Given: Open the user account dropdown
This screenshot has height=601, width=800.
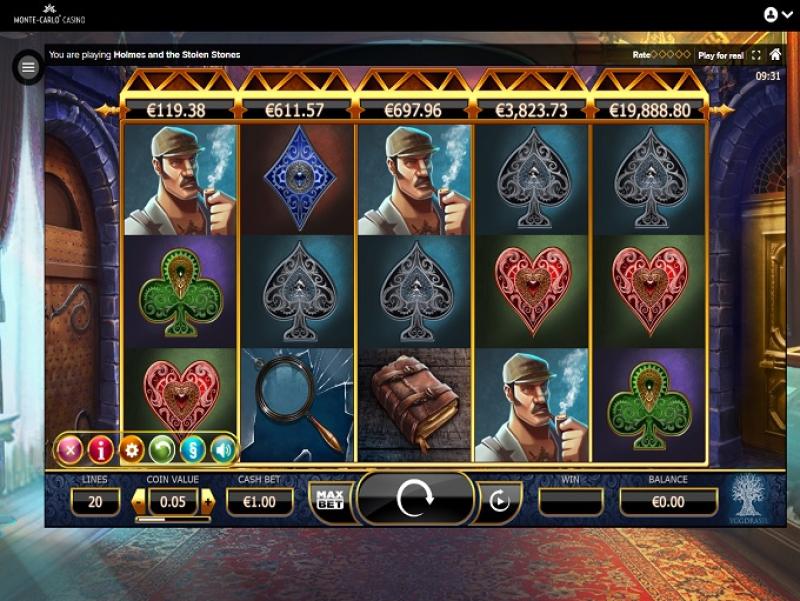Looking at the screenshot, I should tap(776, 15).
